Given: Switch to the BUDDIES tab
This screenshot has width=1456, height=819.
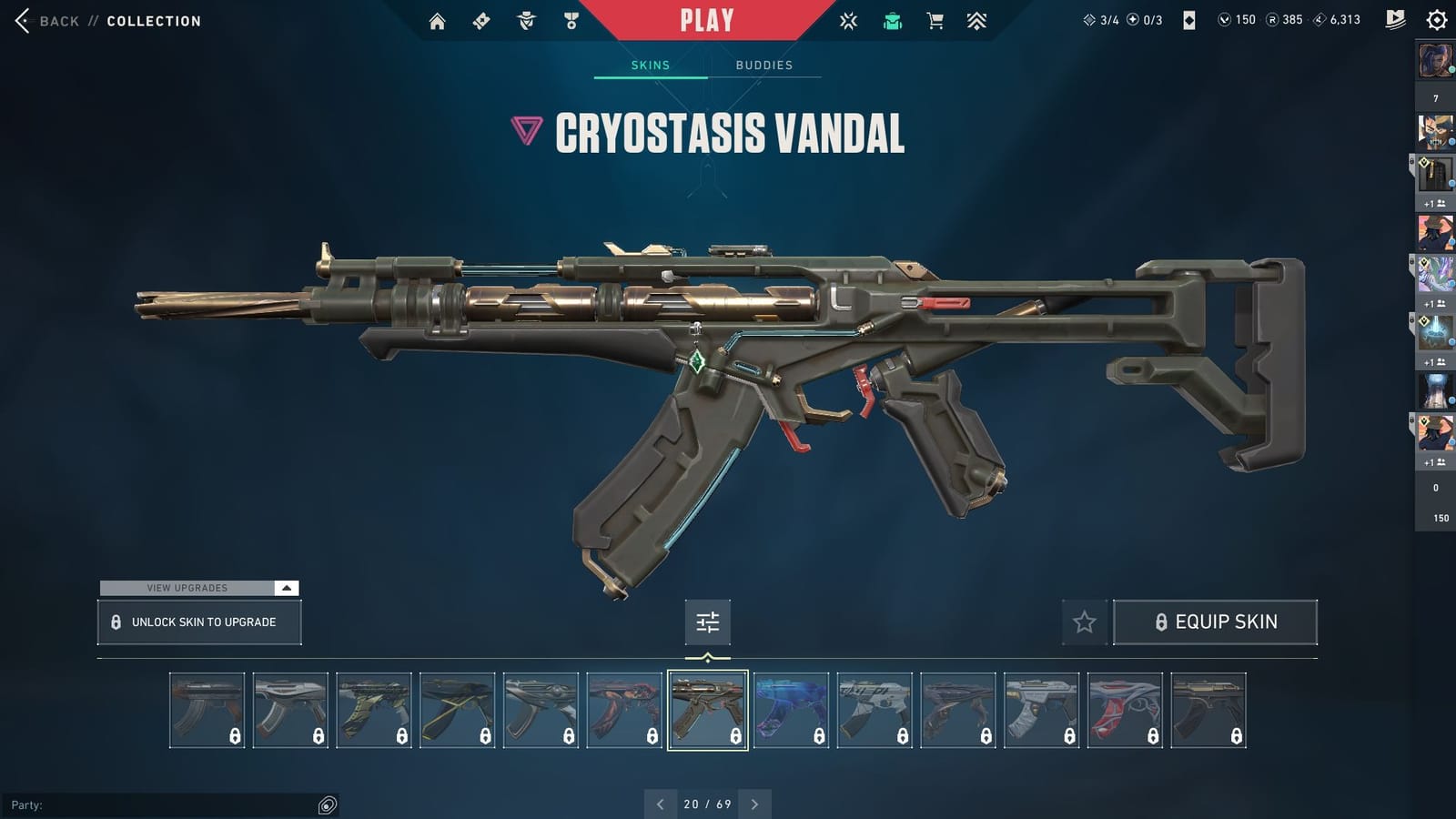Looking at the screenshot, I should [x=764, y=65].
